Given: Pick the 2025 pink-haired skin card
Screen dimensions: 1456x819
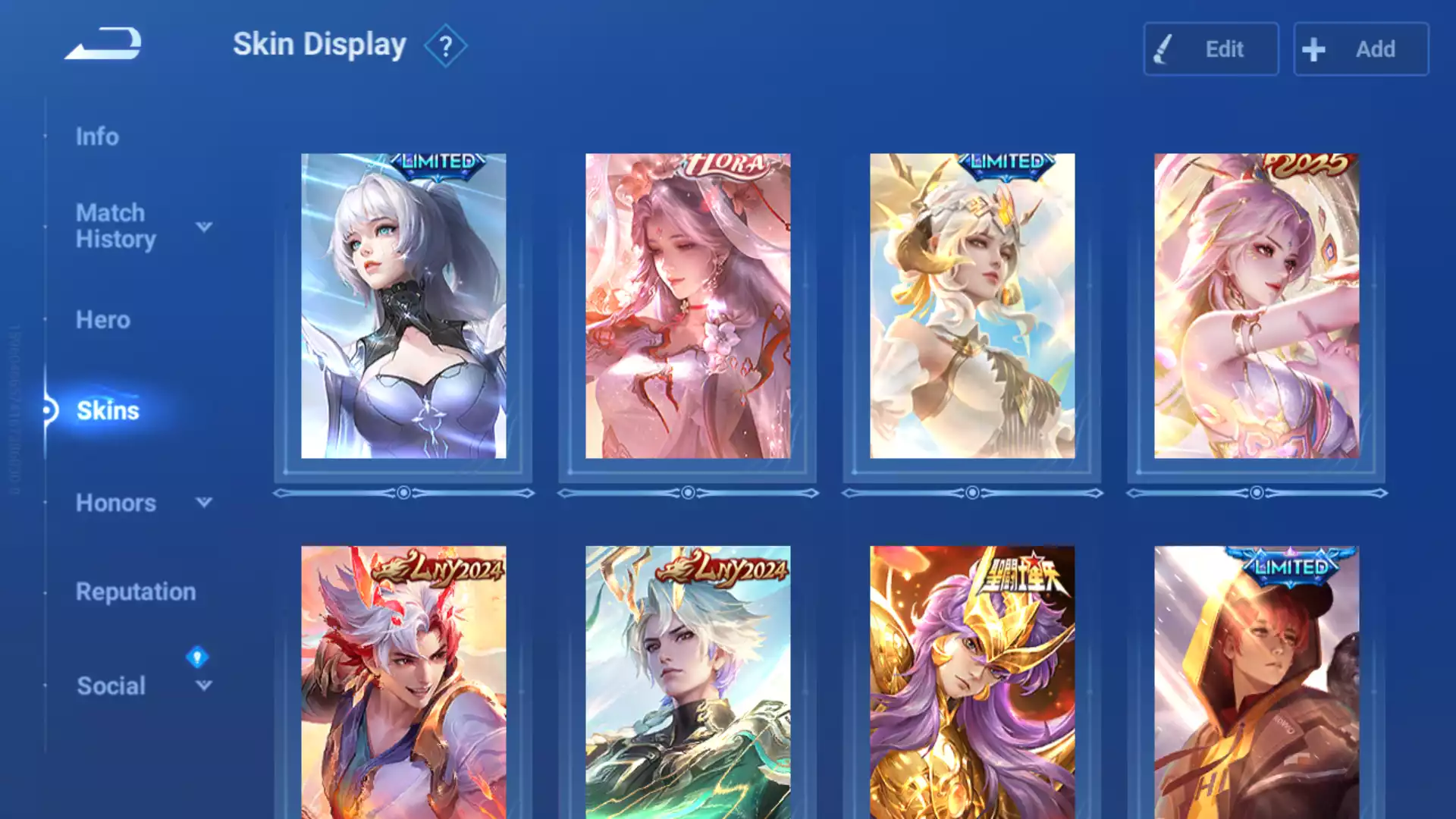Looking at the screenshot, I should click(x=1257, y=306).
